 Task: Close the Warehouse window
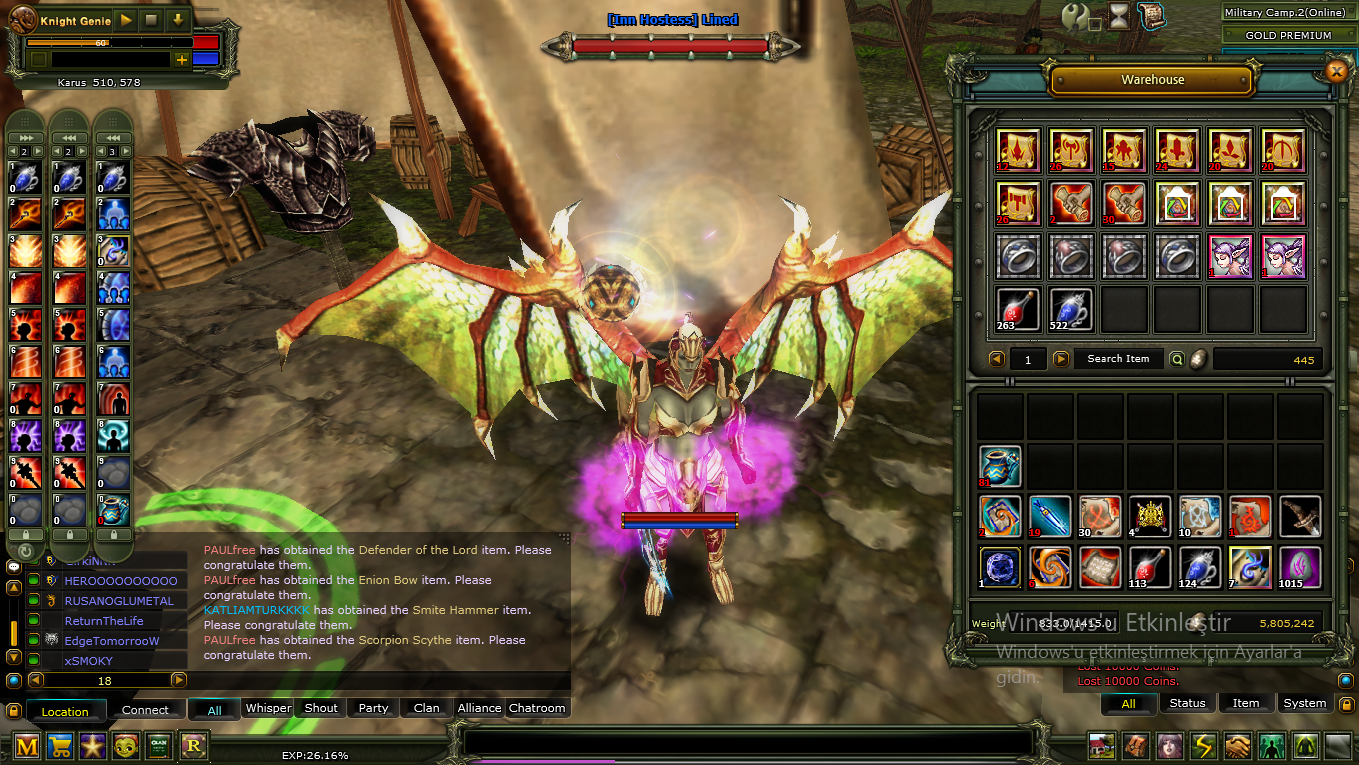[1336, 71]
